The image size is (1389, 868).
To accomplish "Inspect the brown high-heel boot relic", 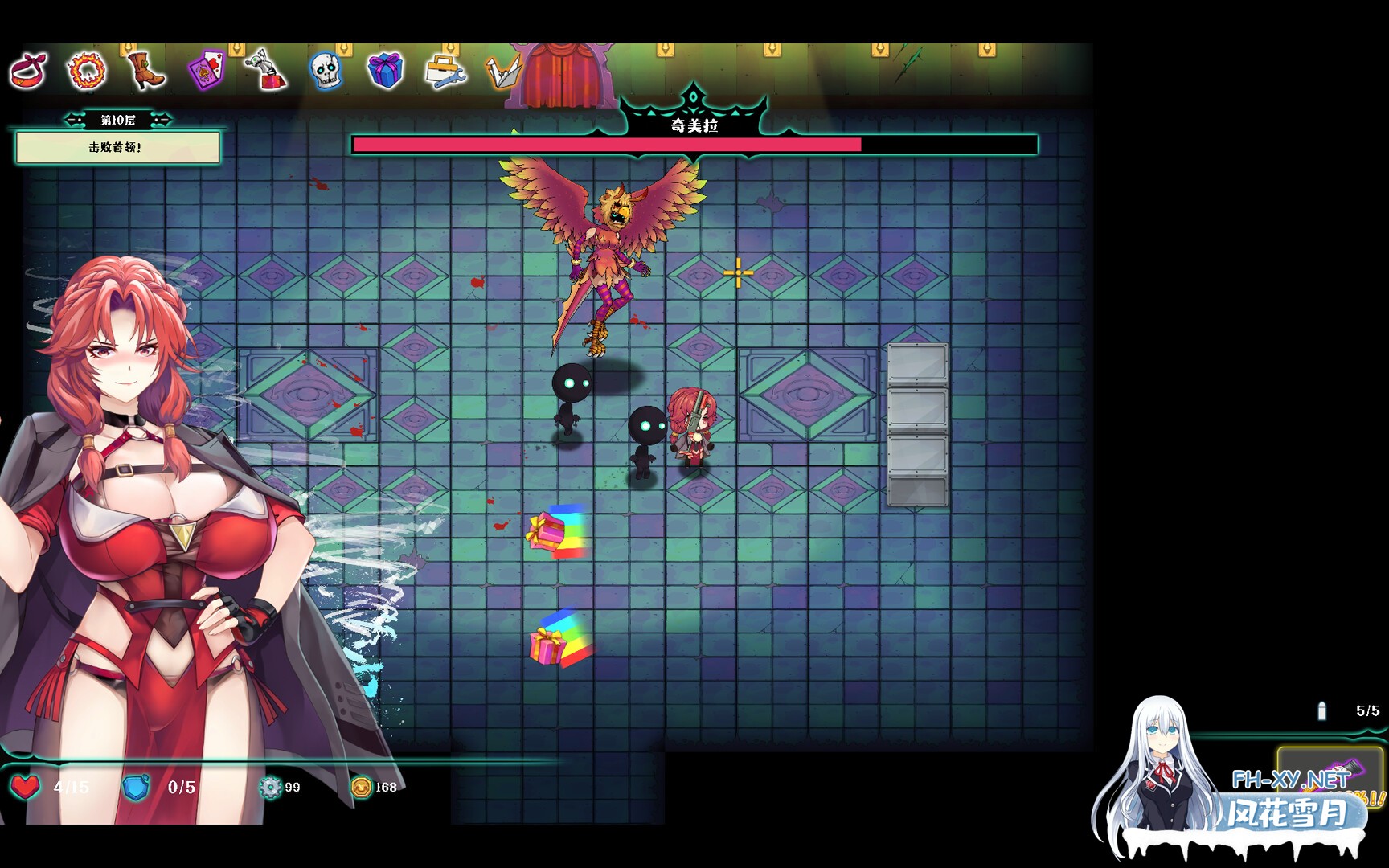I will (146, 71).
